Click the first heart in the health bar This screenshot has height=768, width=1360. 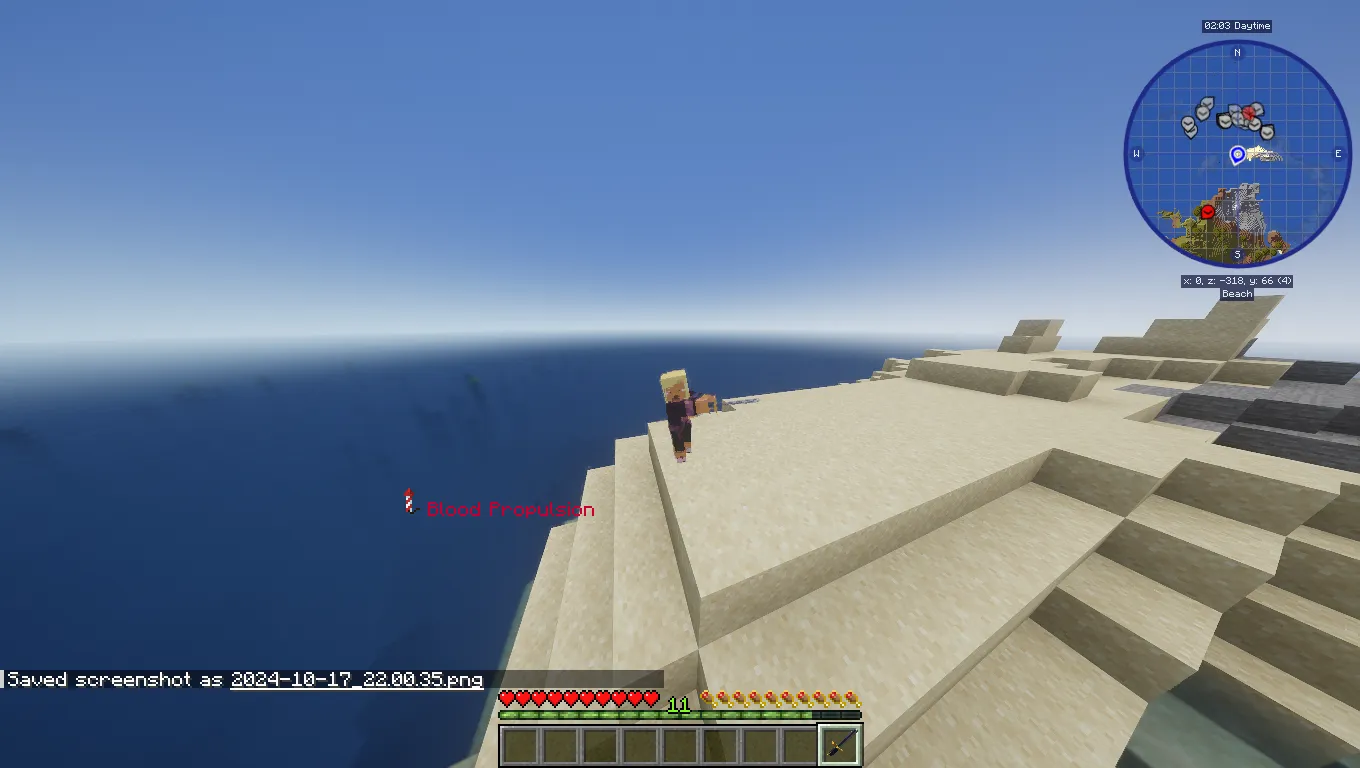(505, 698)
